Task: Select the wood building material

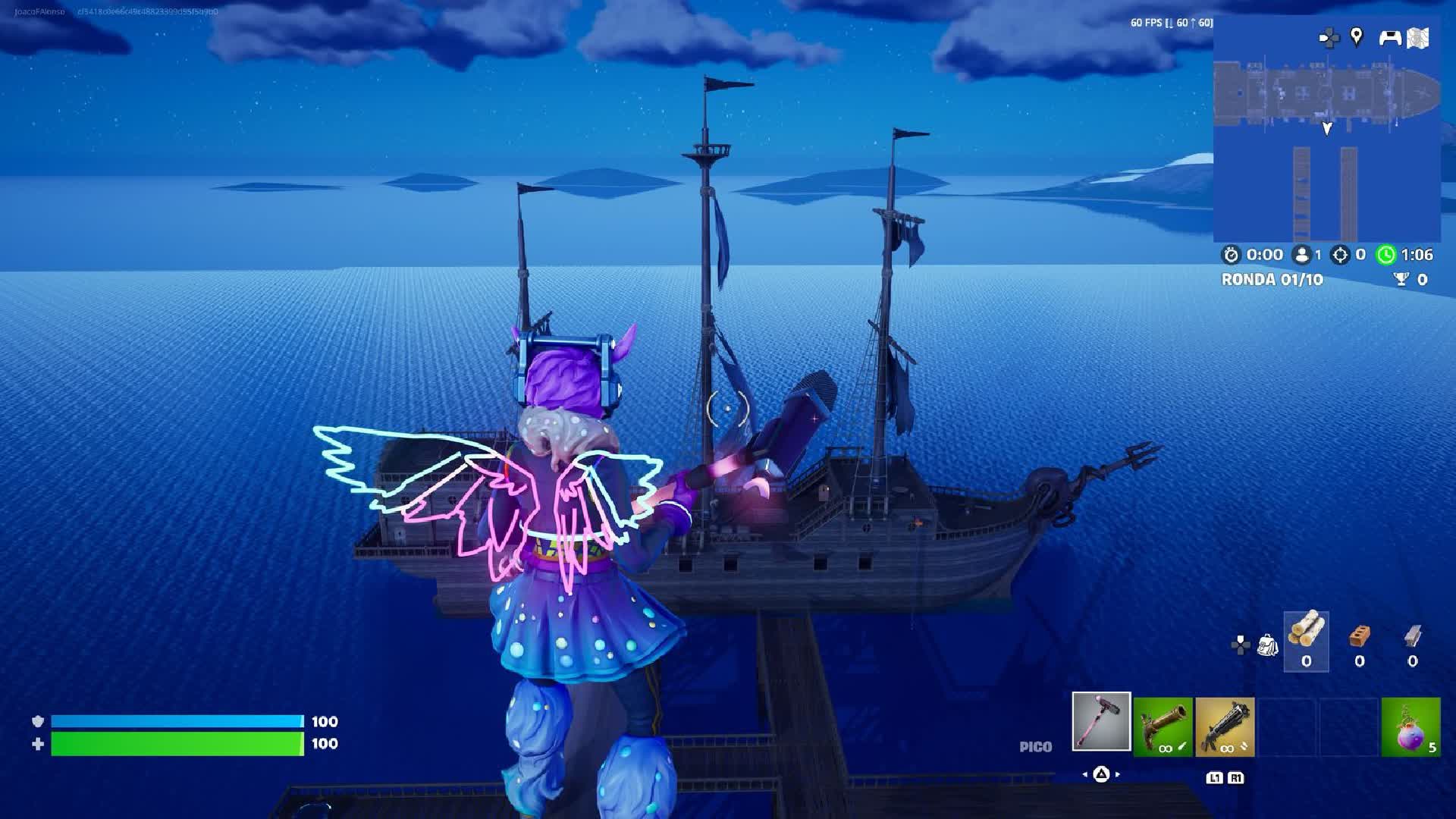Action: pos(1306,640)
